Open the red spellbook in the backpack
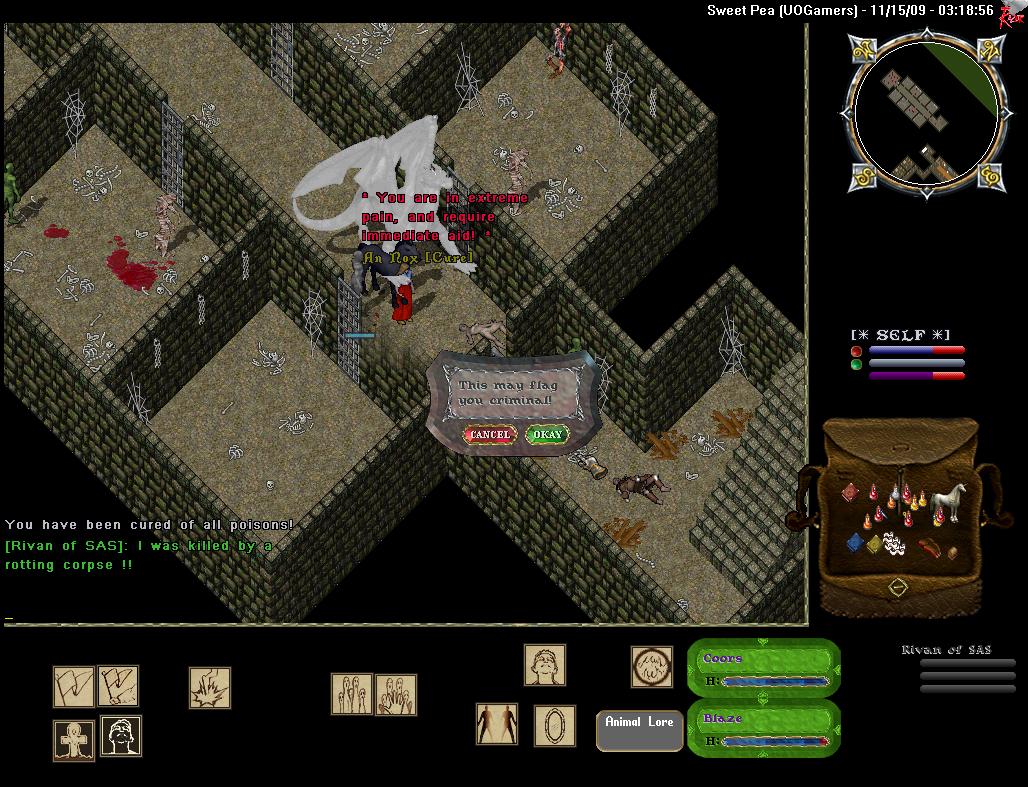The image size is (1028, 787). [x=849, y=493]
